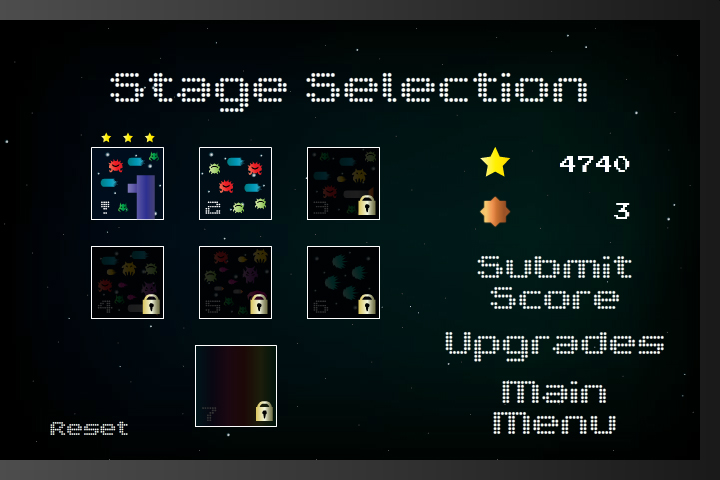
Task: Click the locked stage 6 tile
Action: [343, 282]
